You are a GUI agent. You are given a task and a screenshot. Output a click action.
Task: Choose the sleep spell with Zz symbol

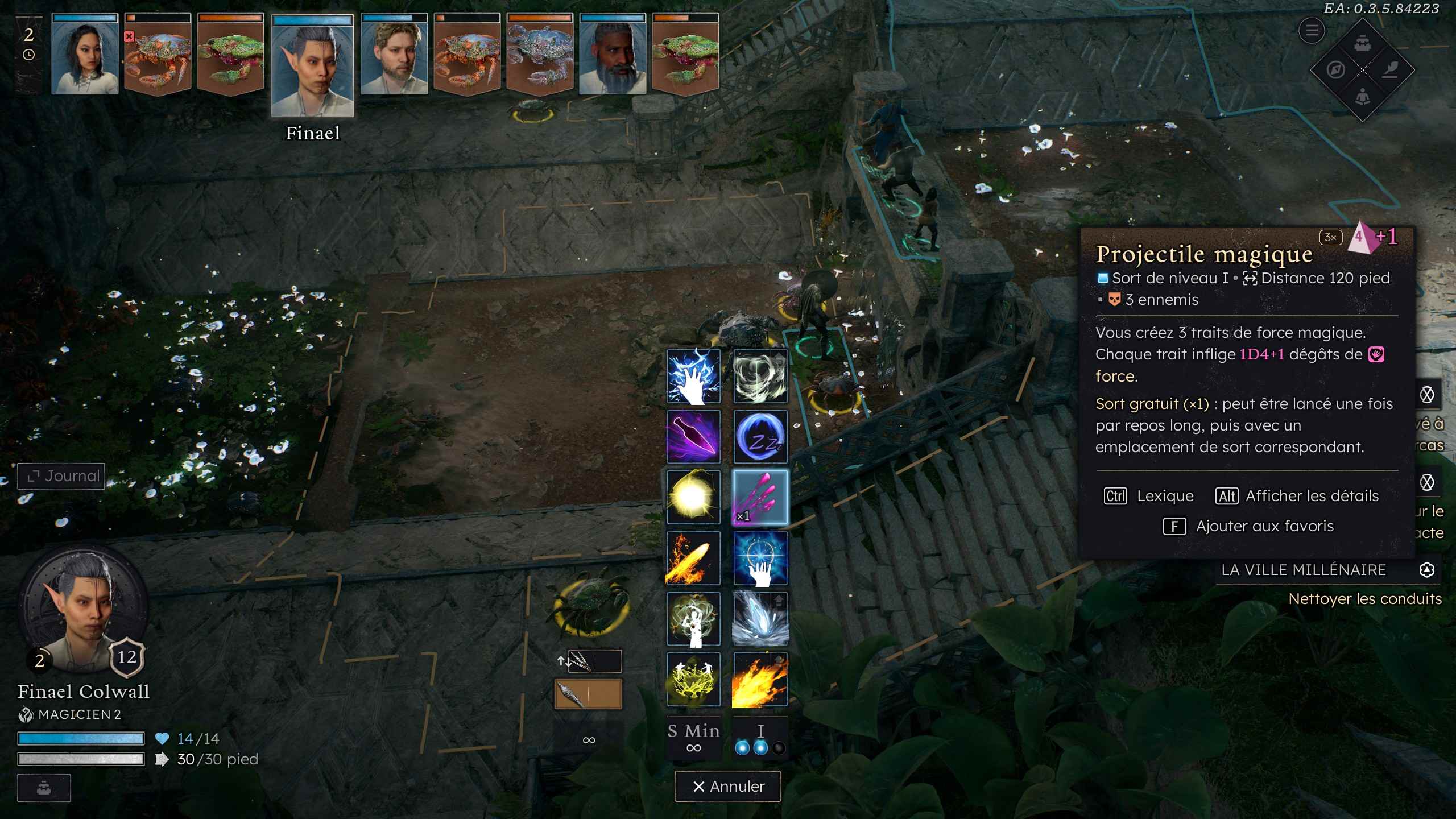pyautogui.click(x=760, y=437)
